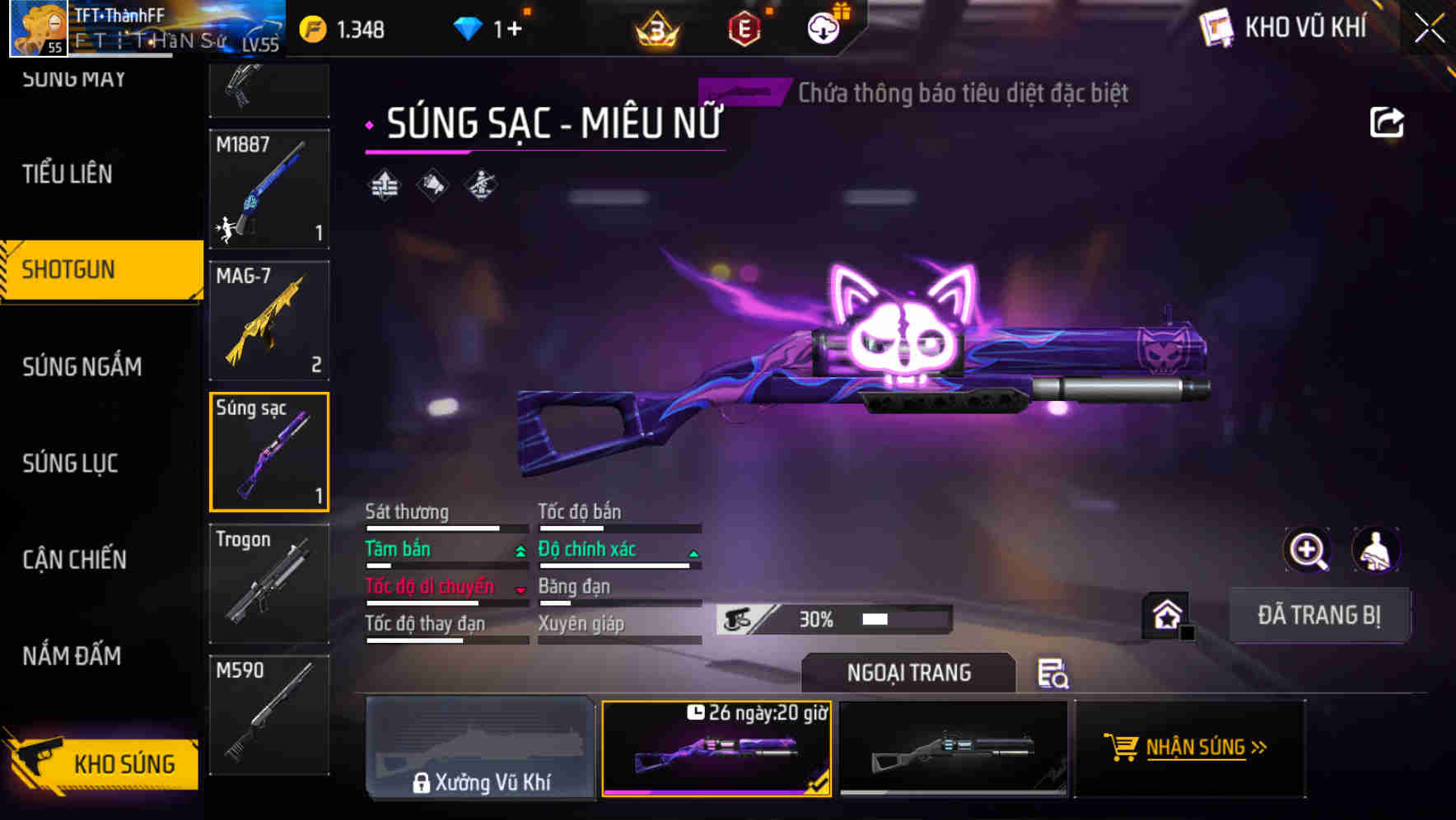Open the locked Xưởng Vũ Khí slot
1456x820 pixels.
[x=481, y=749]
